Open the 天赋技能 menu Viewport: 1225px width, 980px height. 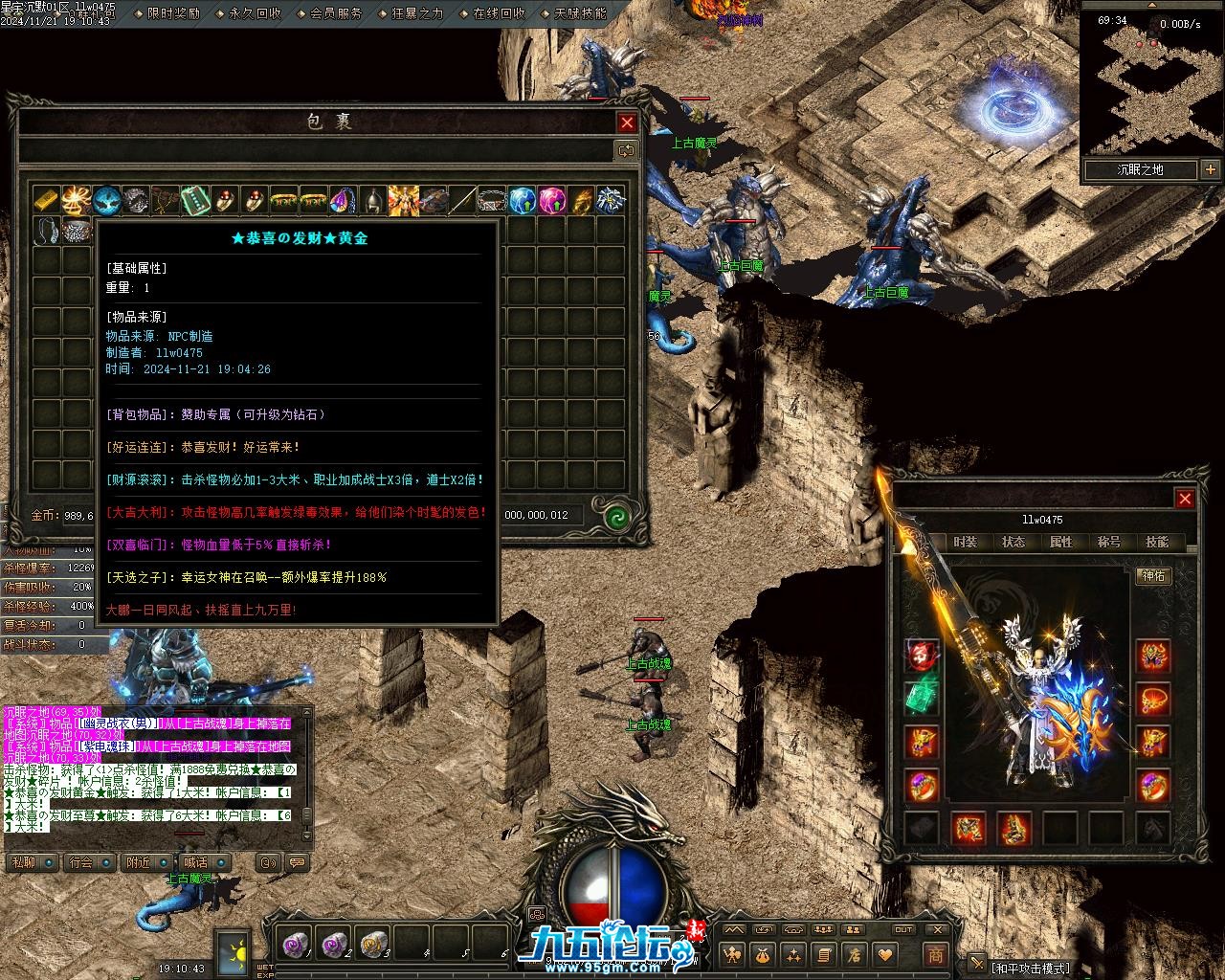(580, 13)
